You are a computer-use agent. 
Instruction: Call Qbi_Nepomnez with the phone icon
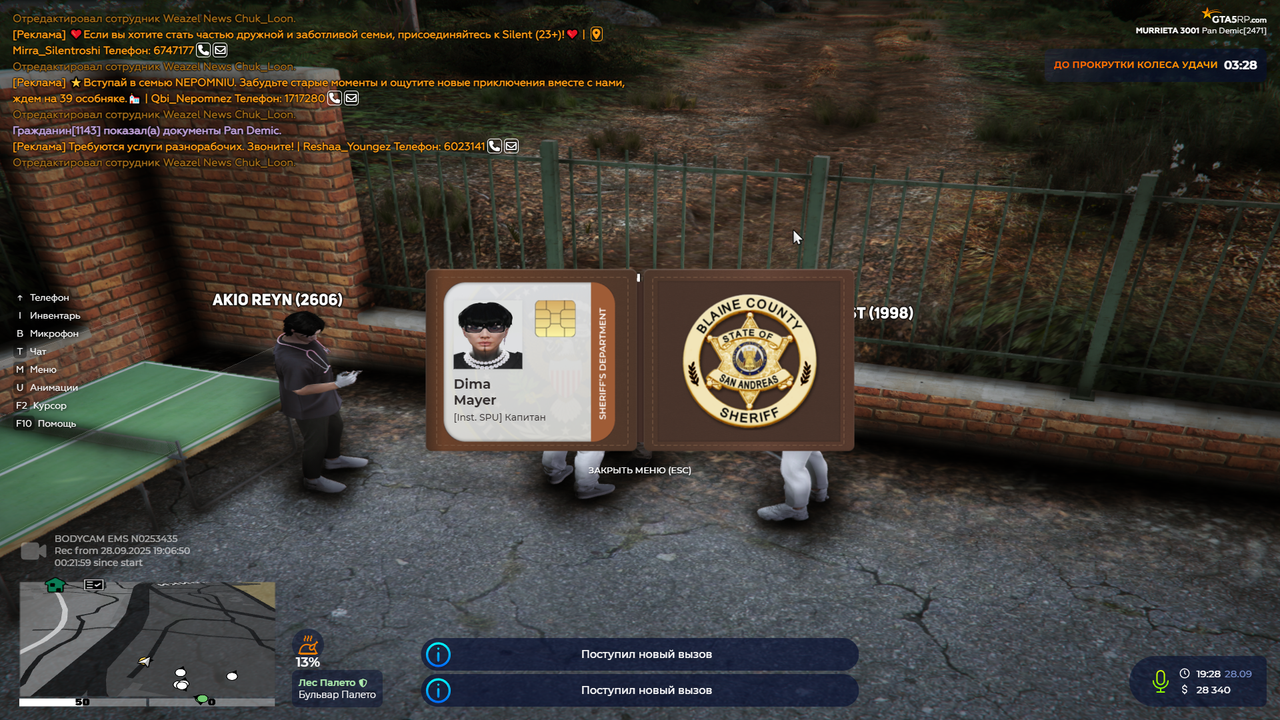[x=335, y=98]
